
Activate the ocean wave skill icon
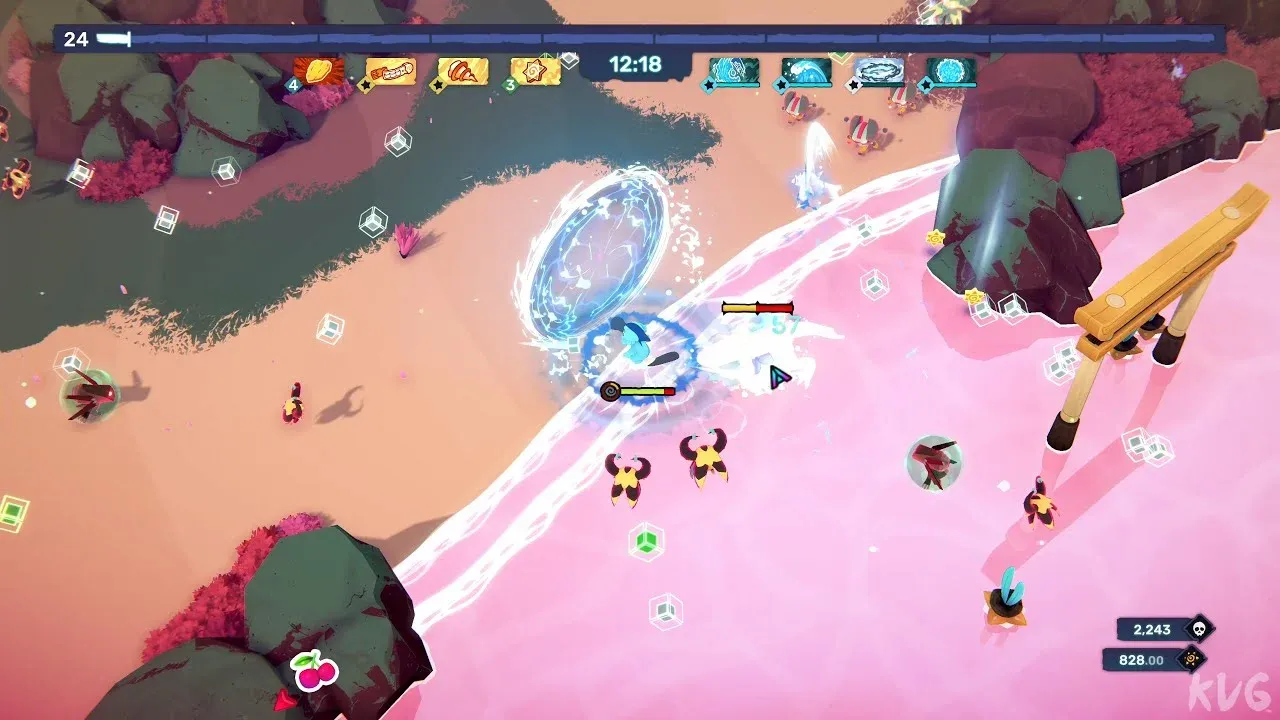806,71
